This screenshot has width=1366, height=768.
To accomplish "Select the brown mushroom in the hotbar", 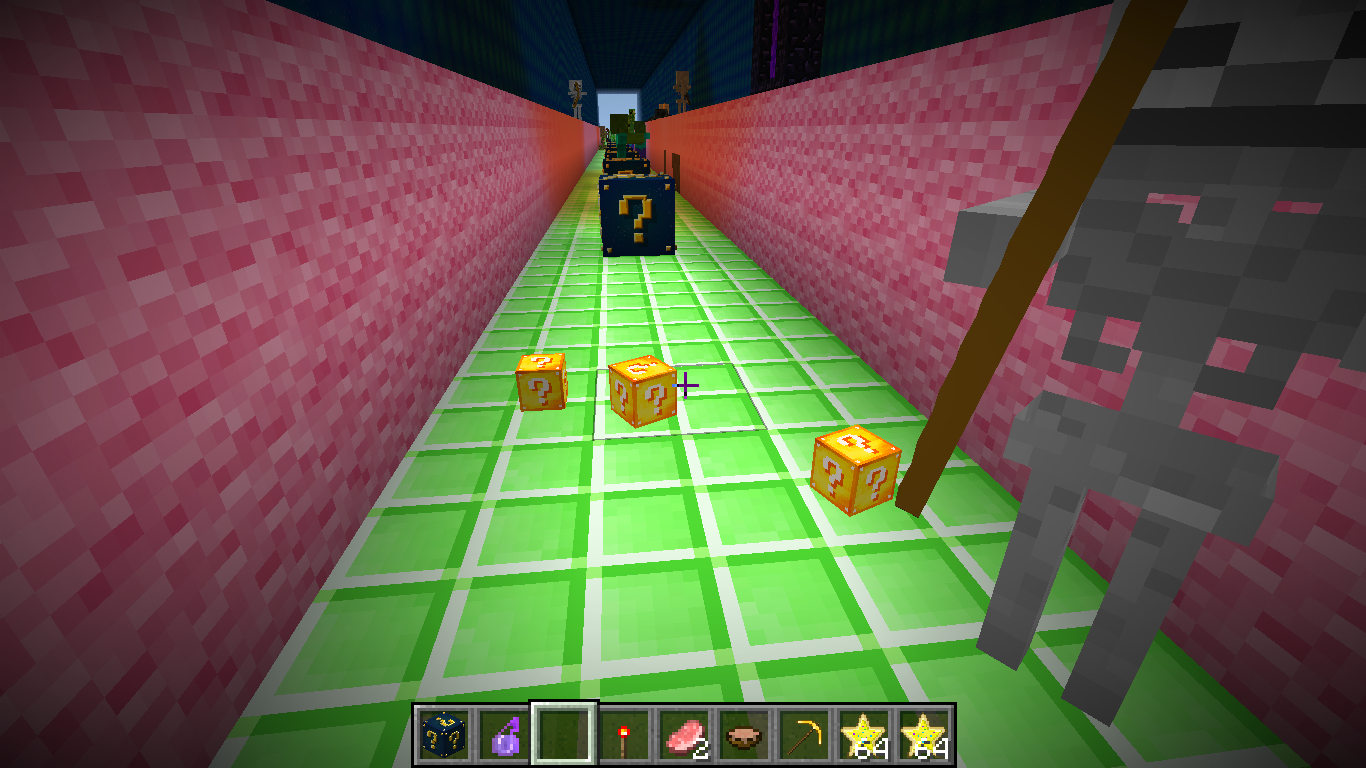I will coord(742,737).
